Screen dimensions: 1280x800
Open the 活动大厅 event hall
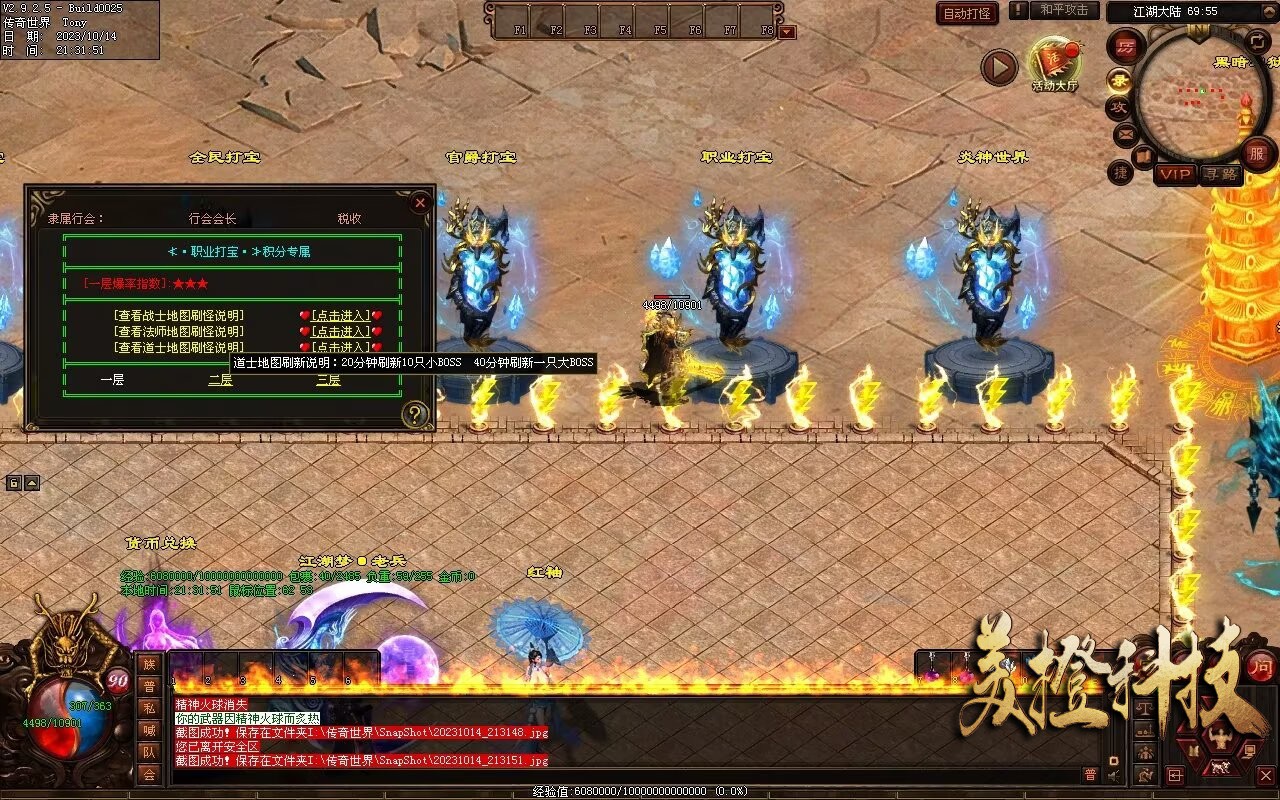tap(1055, 64)
